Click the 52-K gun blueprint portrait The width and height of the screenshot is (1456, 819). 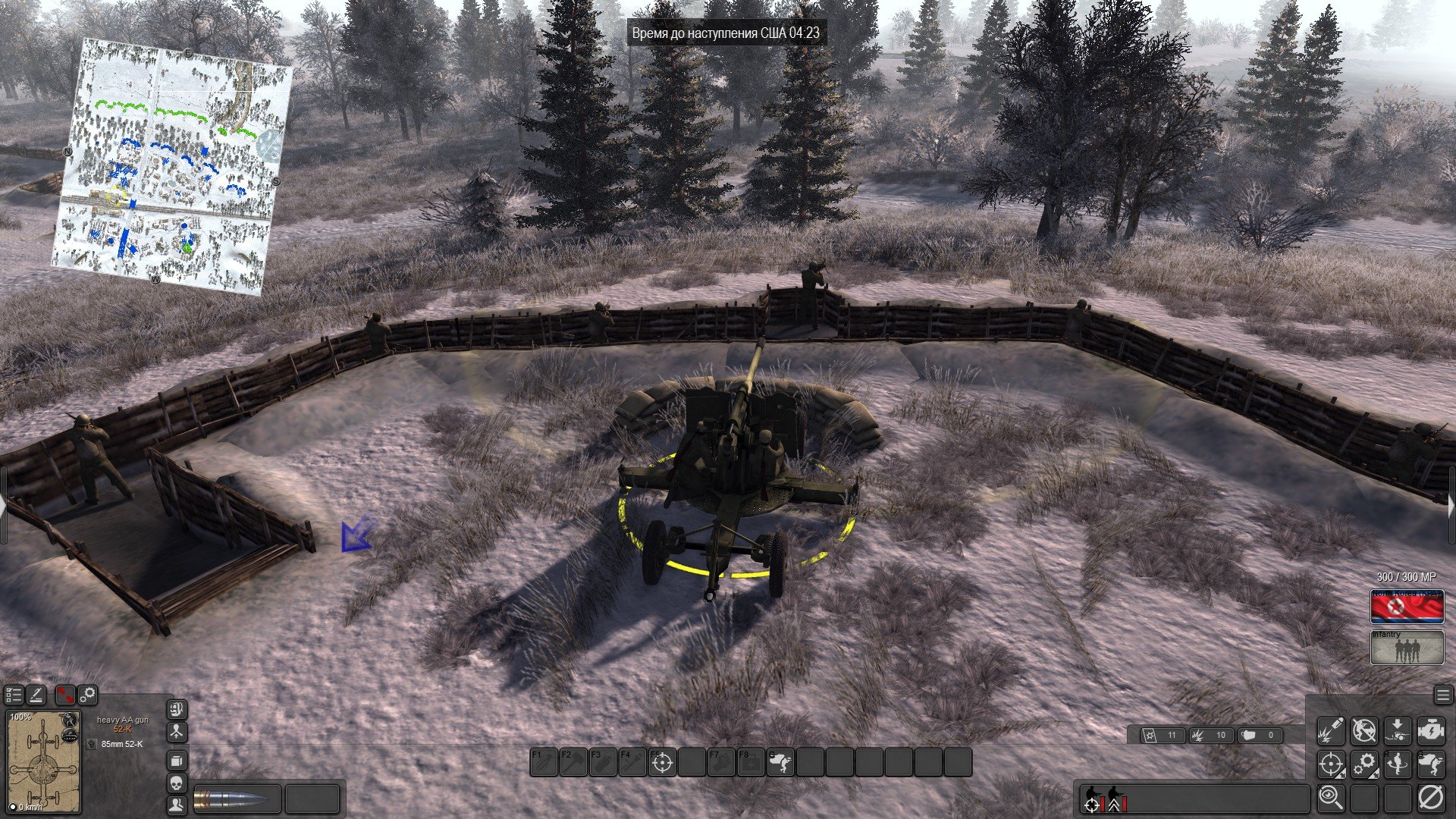[x=43, y=761]
